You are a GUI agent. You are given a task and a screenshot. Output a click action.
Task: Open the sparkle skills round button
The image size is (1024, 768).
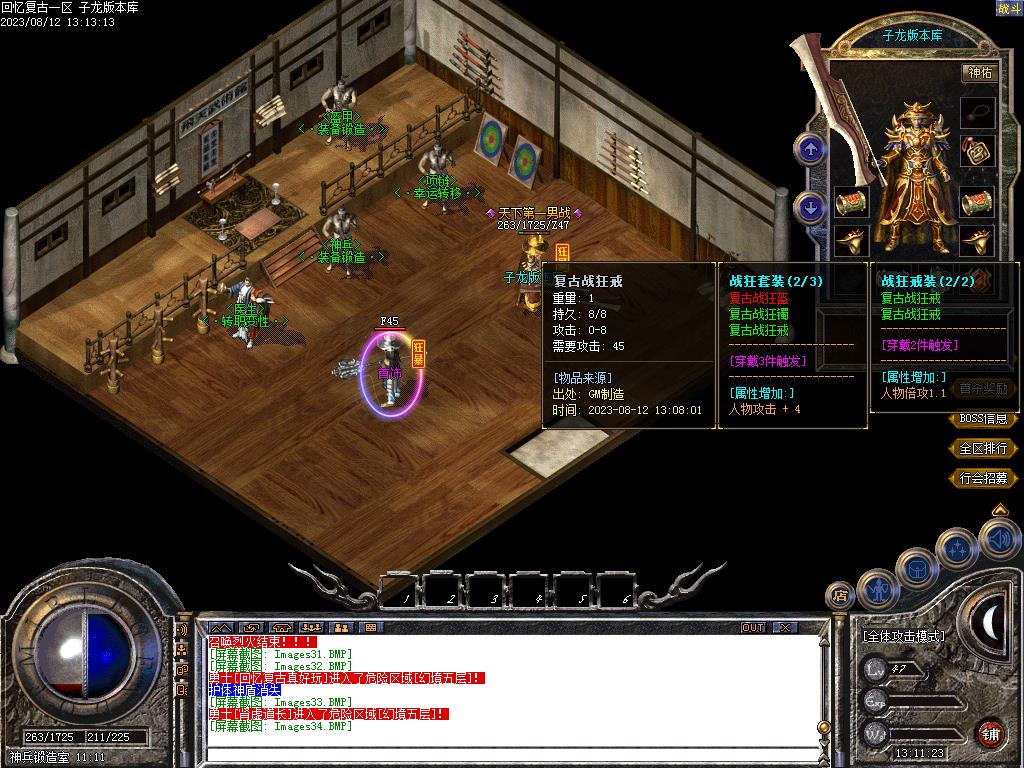(x=956, y=548)
